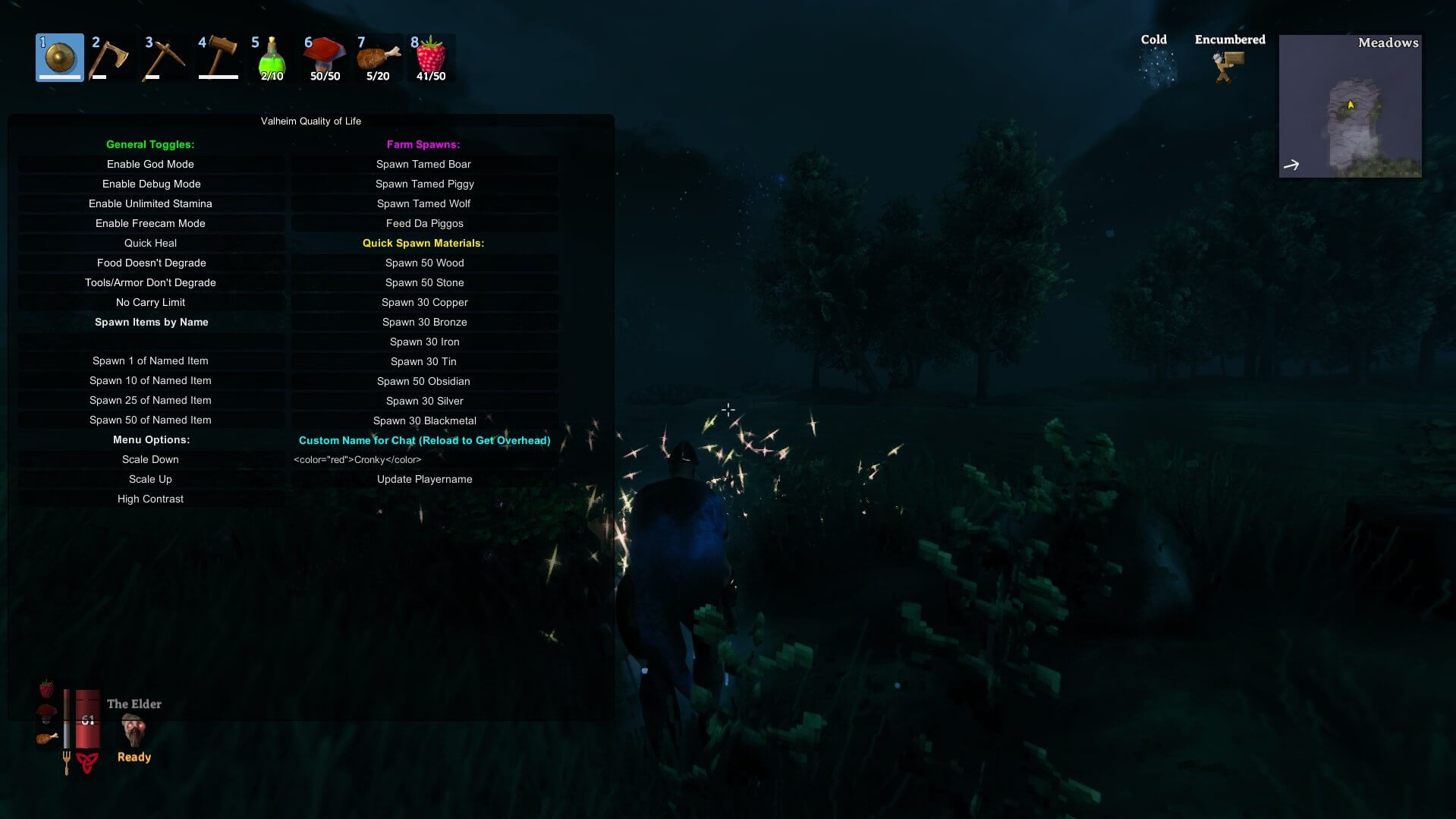Focus the custom chat name text field

424,459
